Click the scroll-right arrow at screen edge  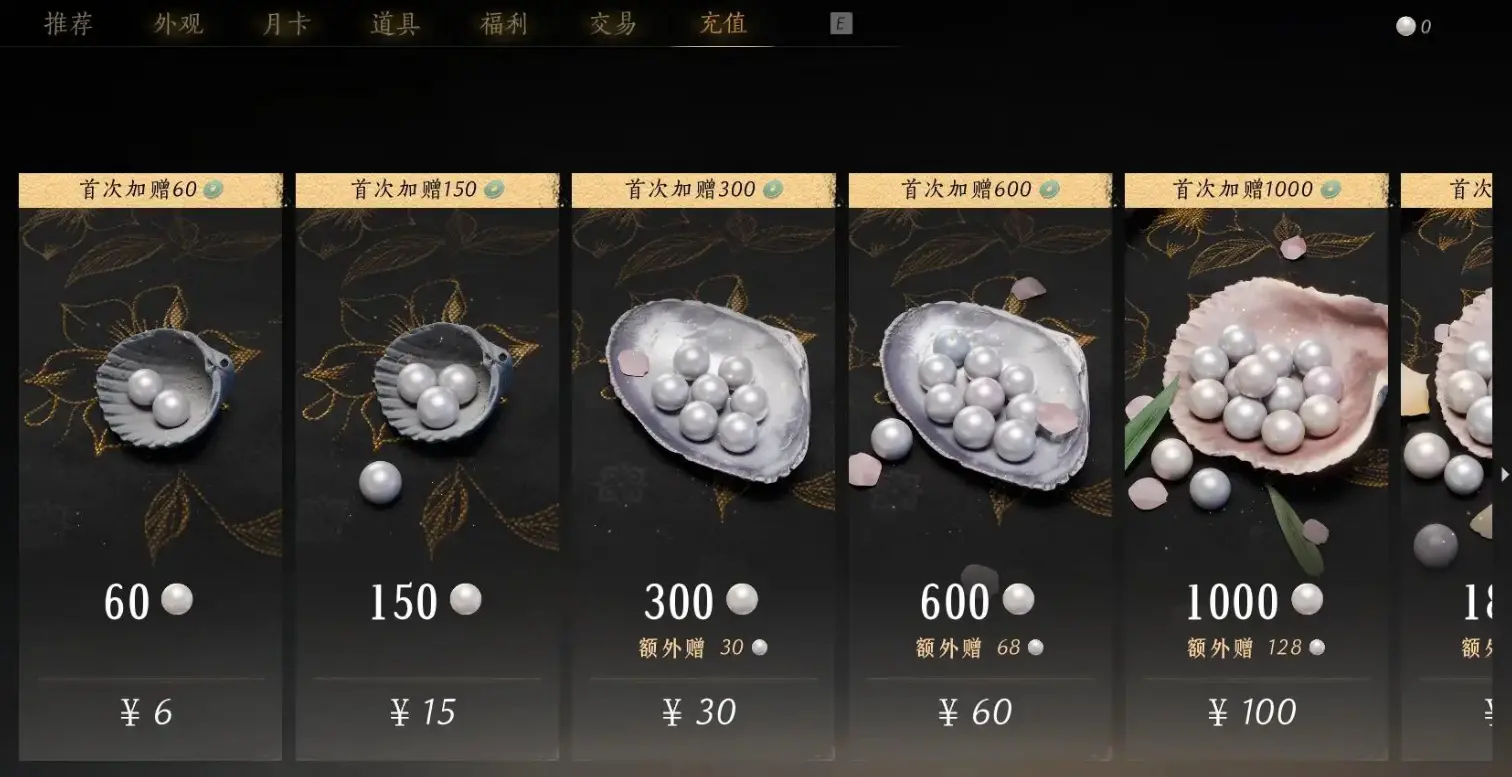1505,475
